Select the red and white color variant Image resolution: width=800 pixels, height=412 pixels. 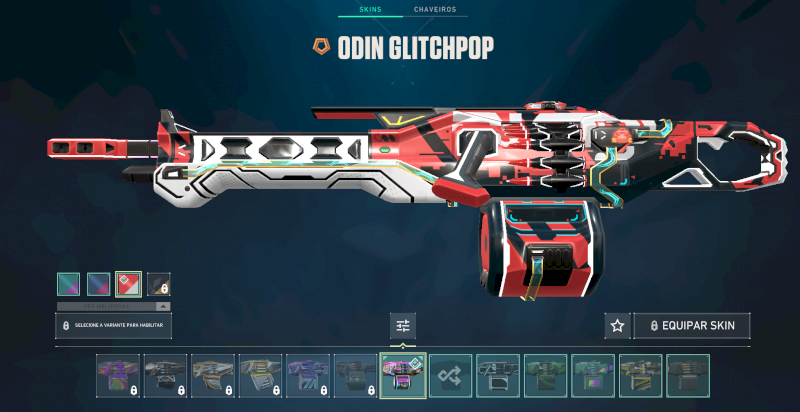pos(128,284)
